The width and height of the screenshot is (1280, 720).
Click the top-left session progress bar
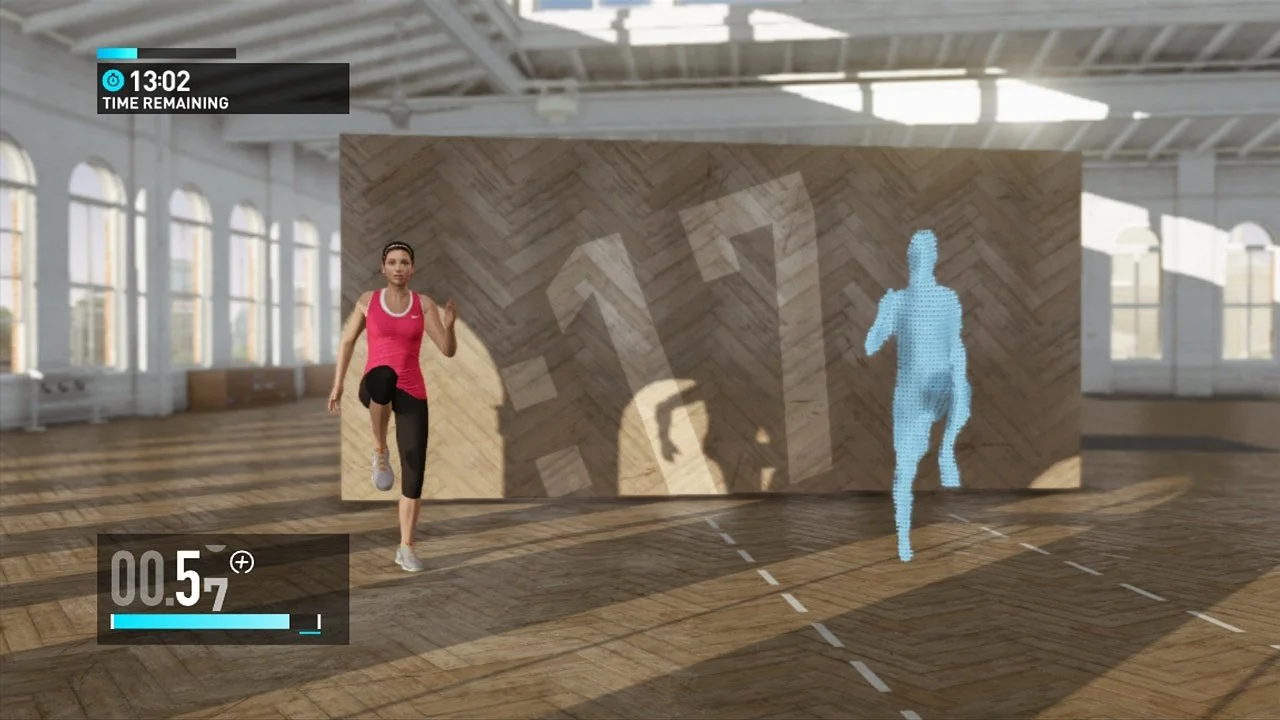tap(165, 53)
